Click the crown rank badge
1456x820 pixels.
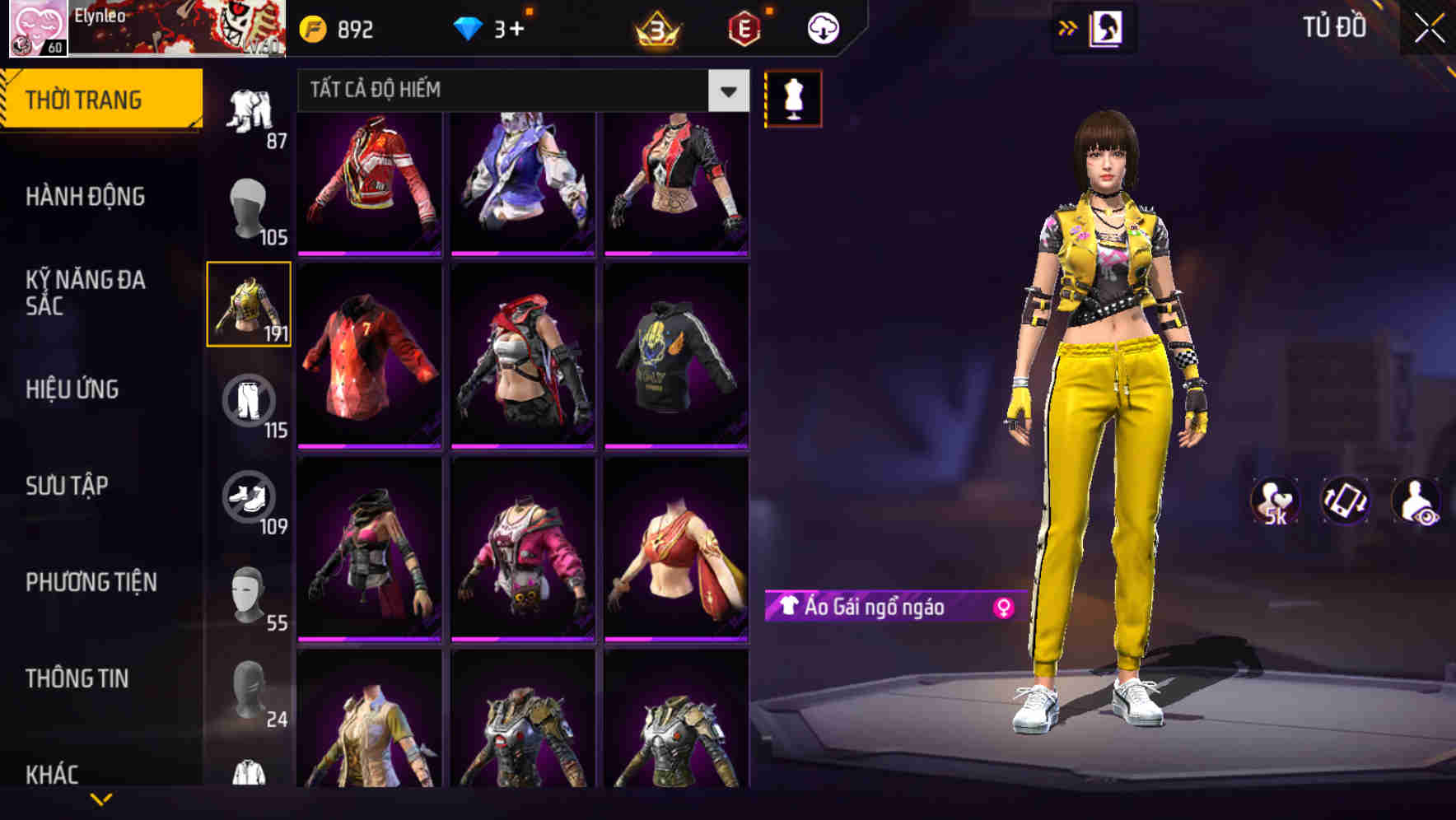click(655, 30)
